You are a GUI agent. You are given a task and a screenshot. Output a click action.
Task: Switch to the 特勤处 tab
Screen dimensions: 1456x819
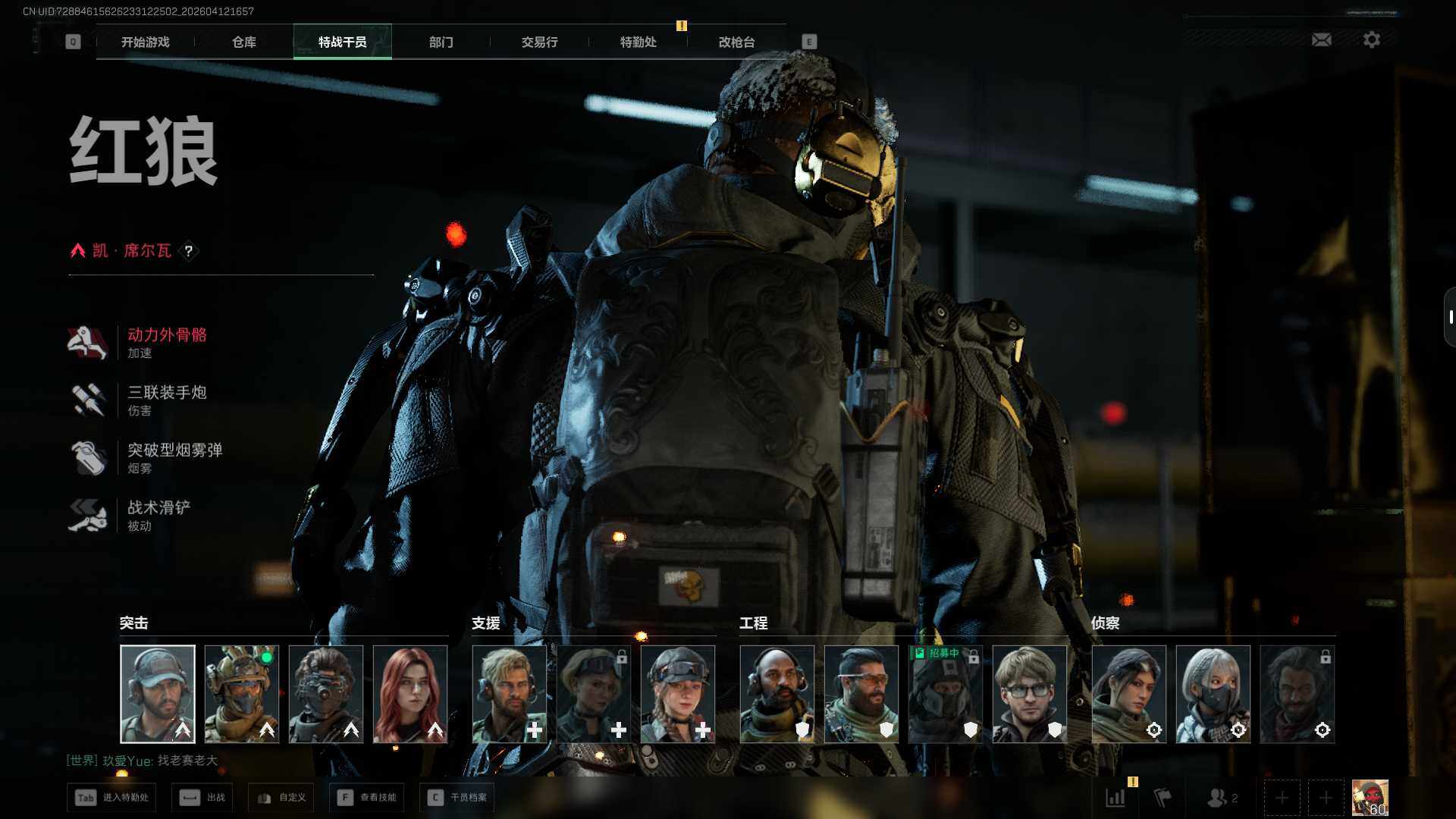(638, 42)
